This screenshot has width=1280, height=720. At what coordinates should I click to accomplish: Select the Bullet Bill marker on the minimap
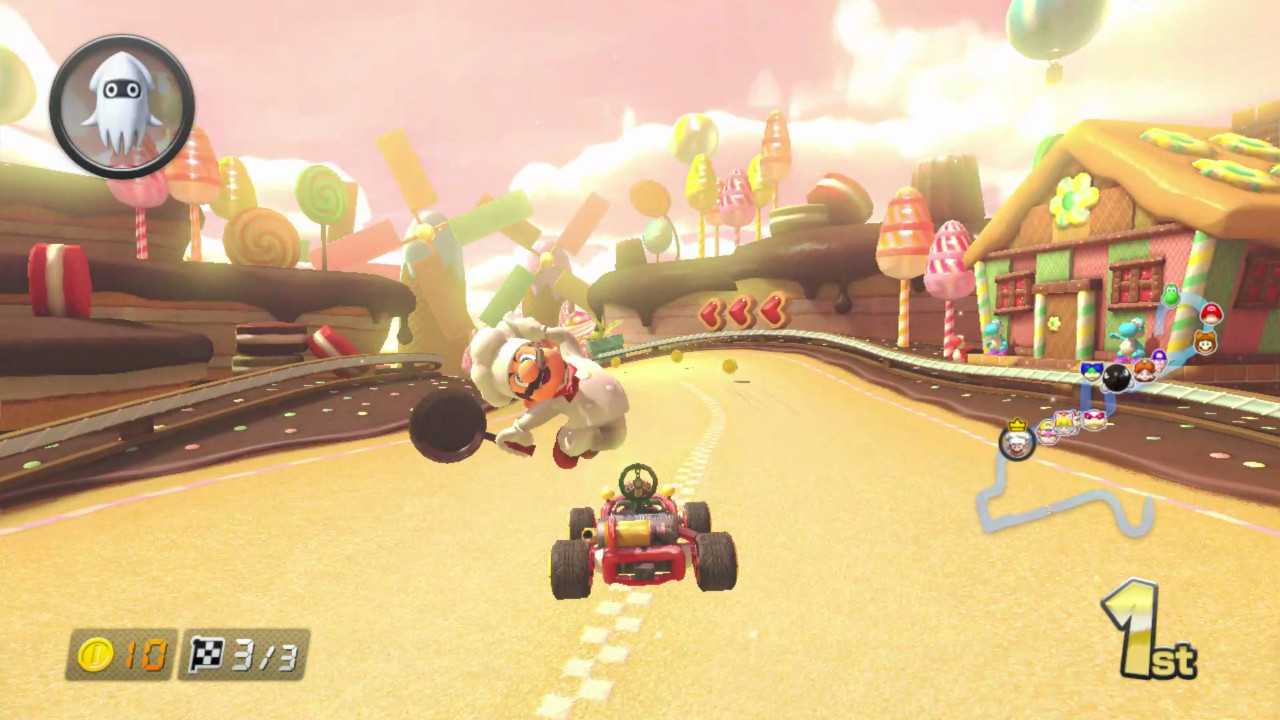1116,377
